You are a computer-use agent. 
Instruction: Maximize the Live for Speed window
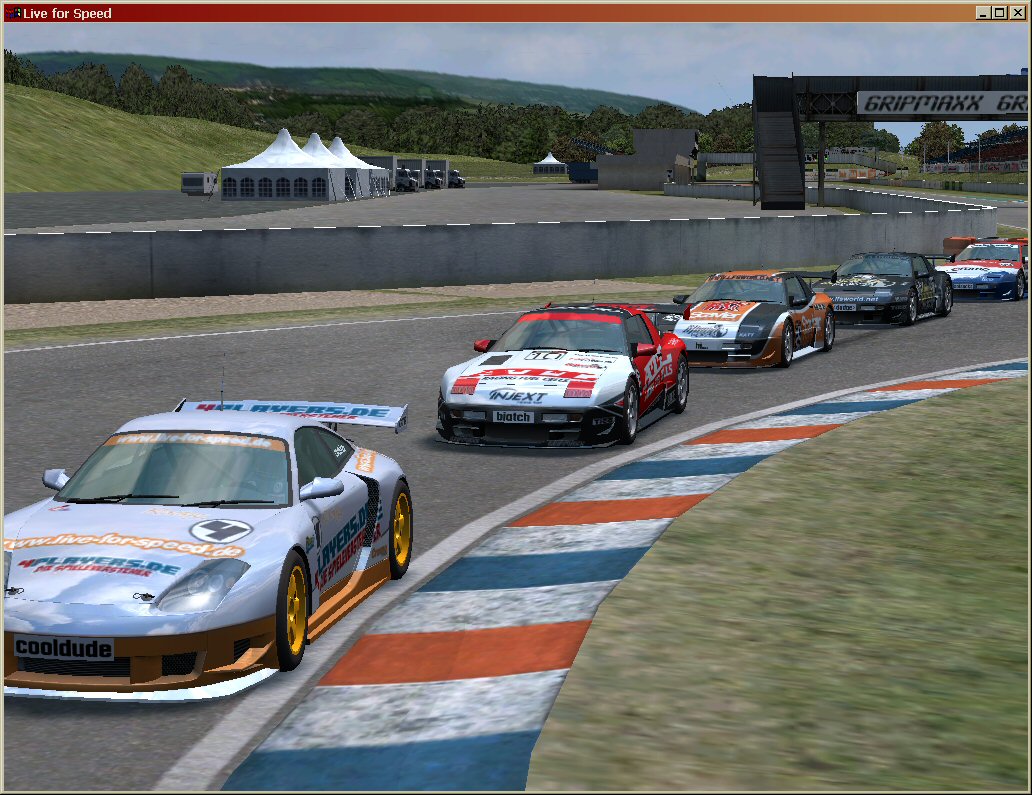coord(1000,13)
